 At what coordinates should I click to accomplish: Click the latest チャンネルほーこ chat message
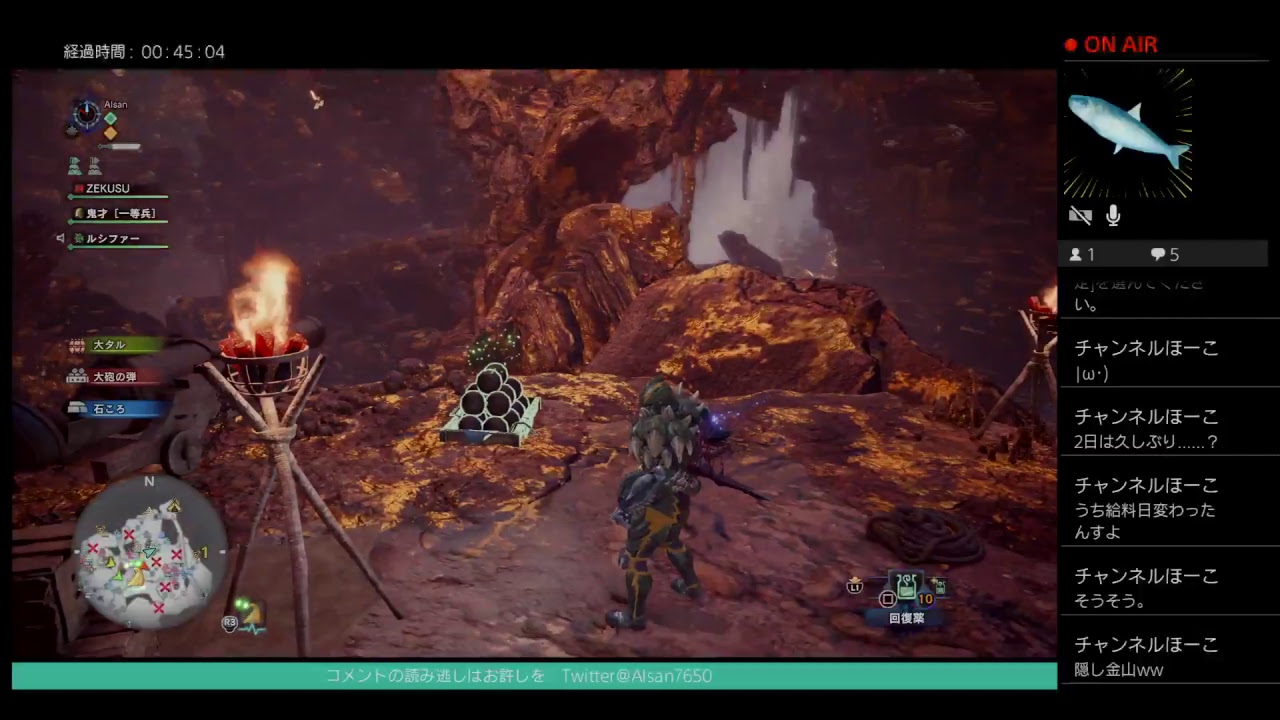(1145, 654)
